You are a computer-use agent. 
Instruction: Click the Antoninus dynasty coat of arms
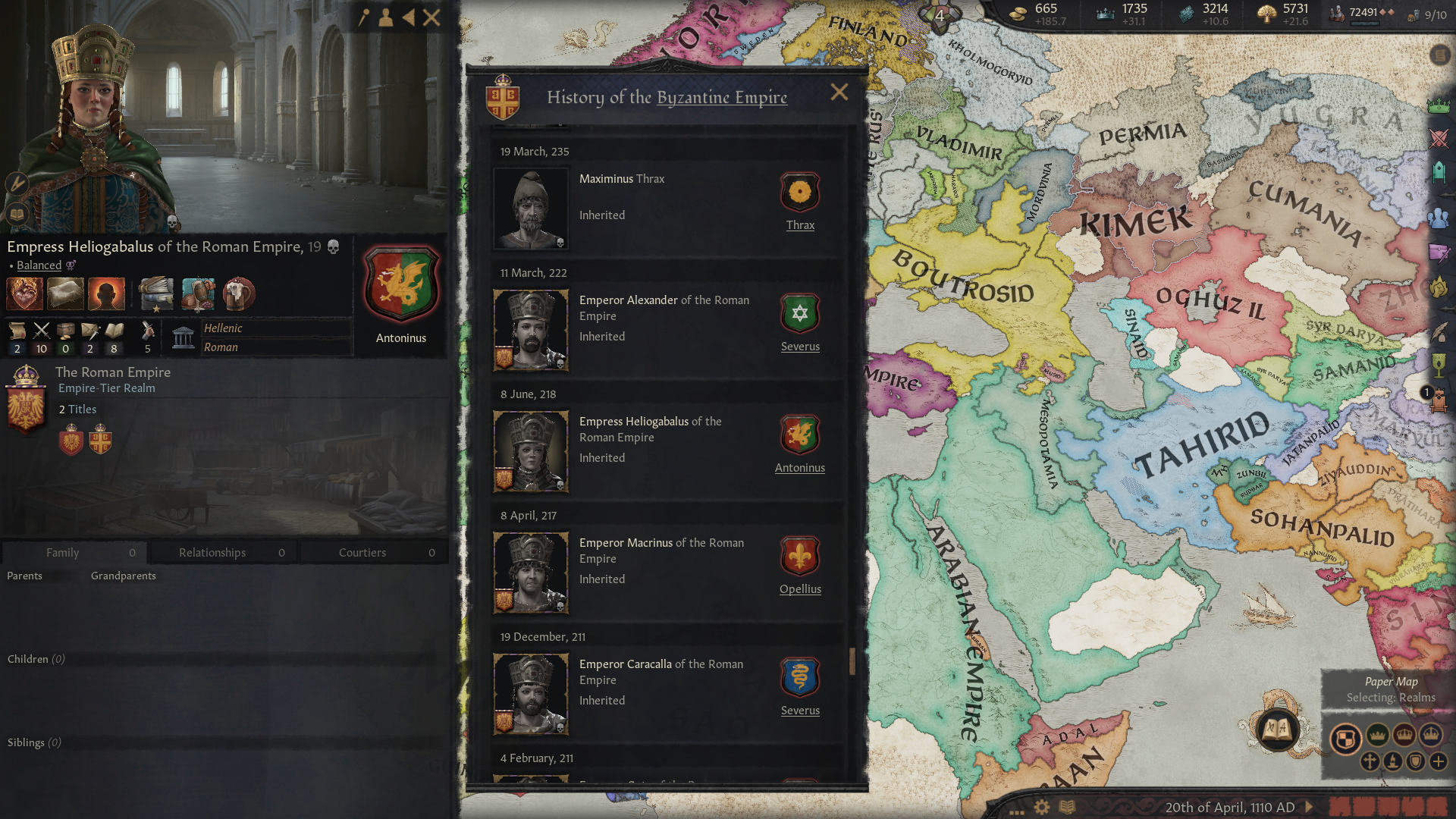(x=401, y=284)
